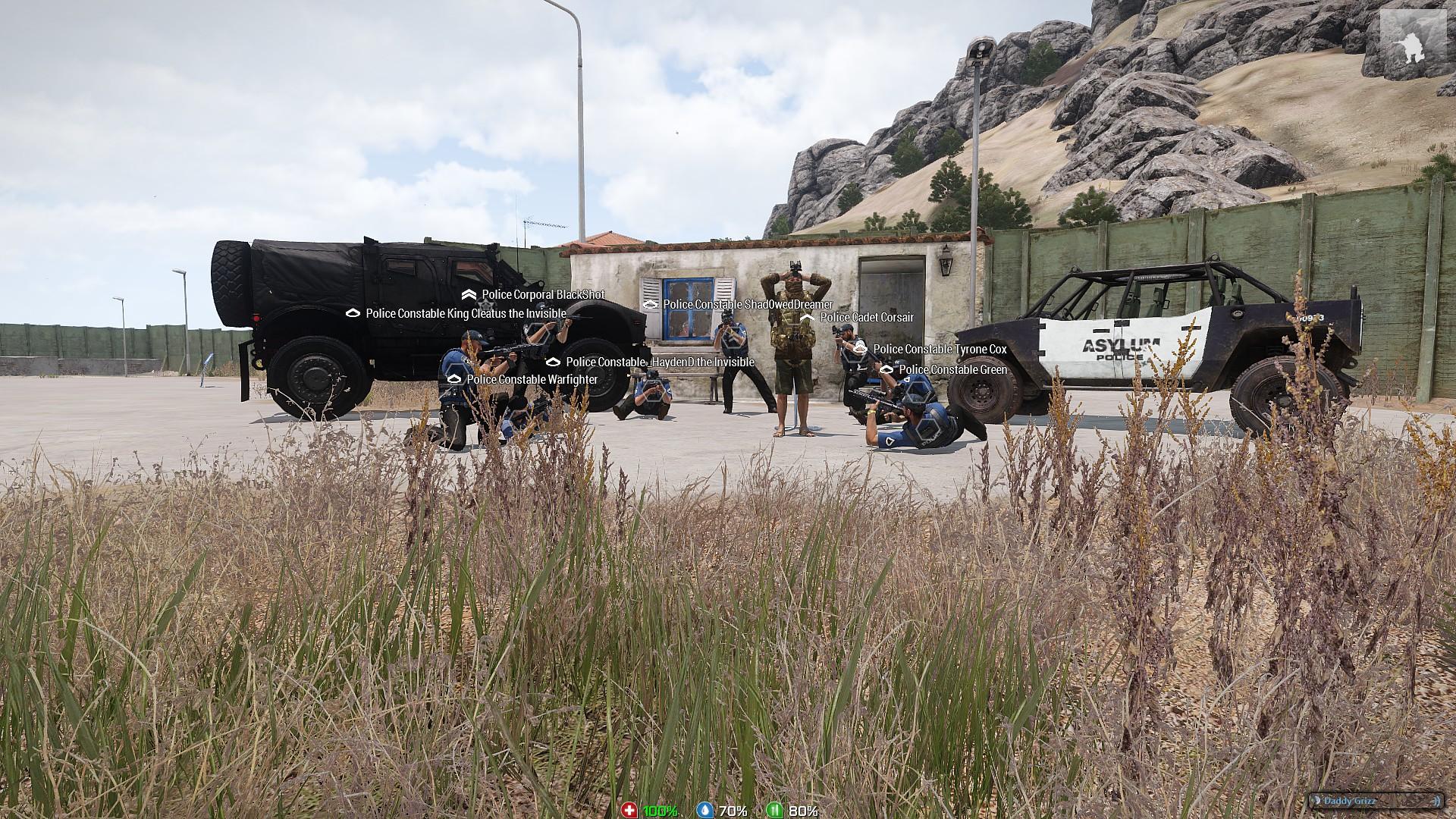Select the Daddy Grizz voice overlay entry
Screen dimensions: 1456x819
coord(1374,801)
